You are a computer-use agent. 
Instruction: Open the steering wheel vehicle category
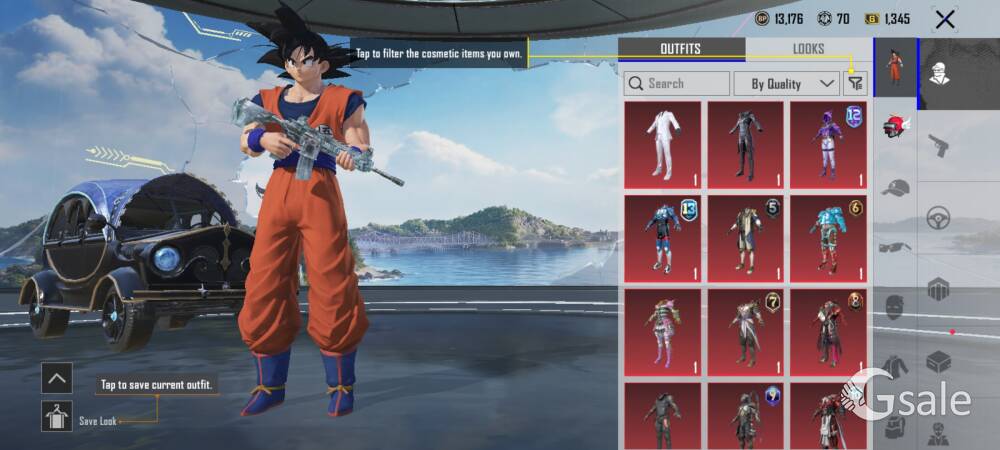937,217
